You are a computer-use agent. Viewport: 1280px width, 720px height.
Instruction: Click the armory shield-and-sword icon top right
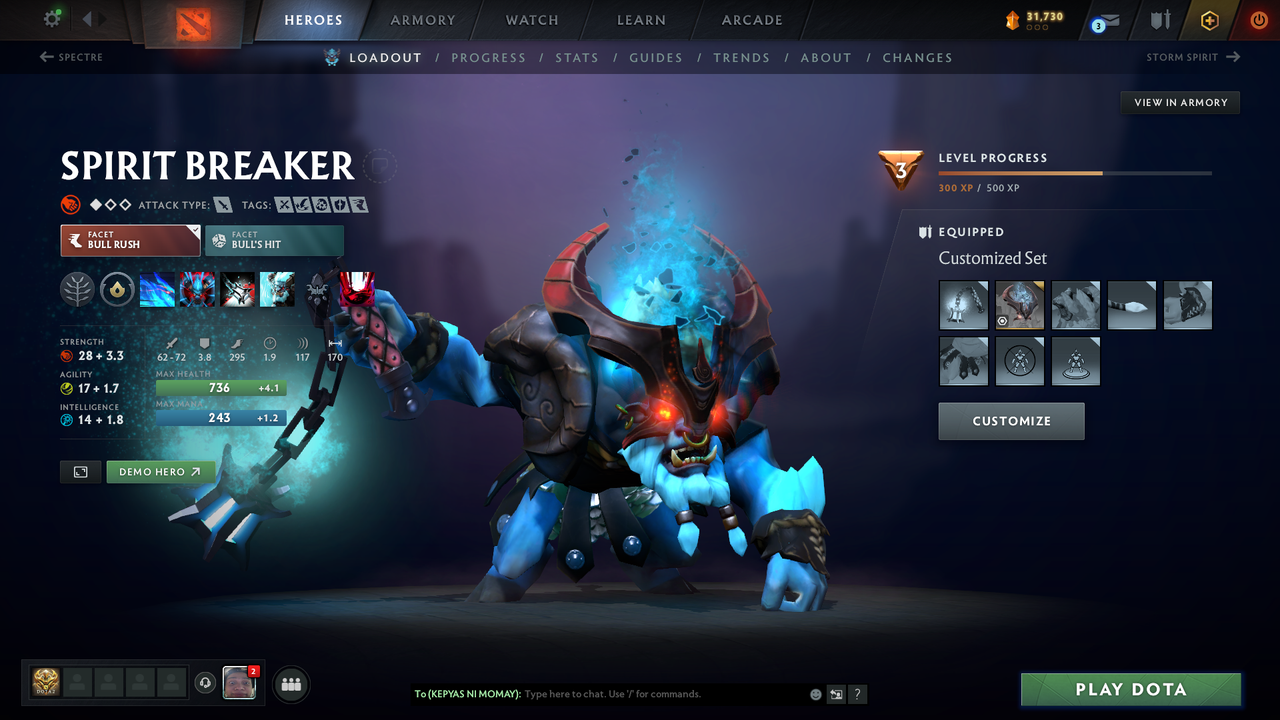point(1159,20)
